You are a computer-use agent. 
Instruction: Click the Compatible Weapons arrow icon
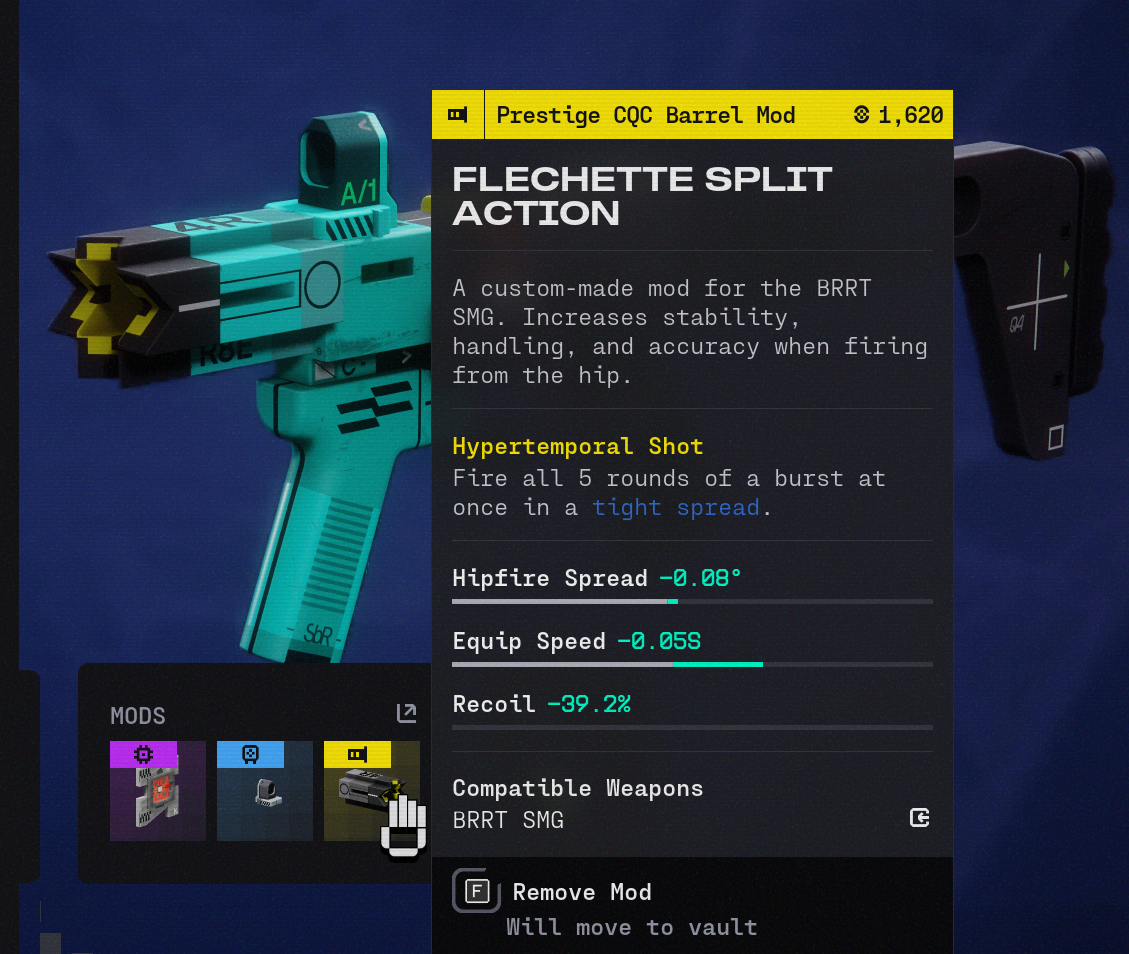pyautogui.click(x=920, y=819)
